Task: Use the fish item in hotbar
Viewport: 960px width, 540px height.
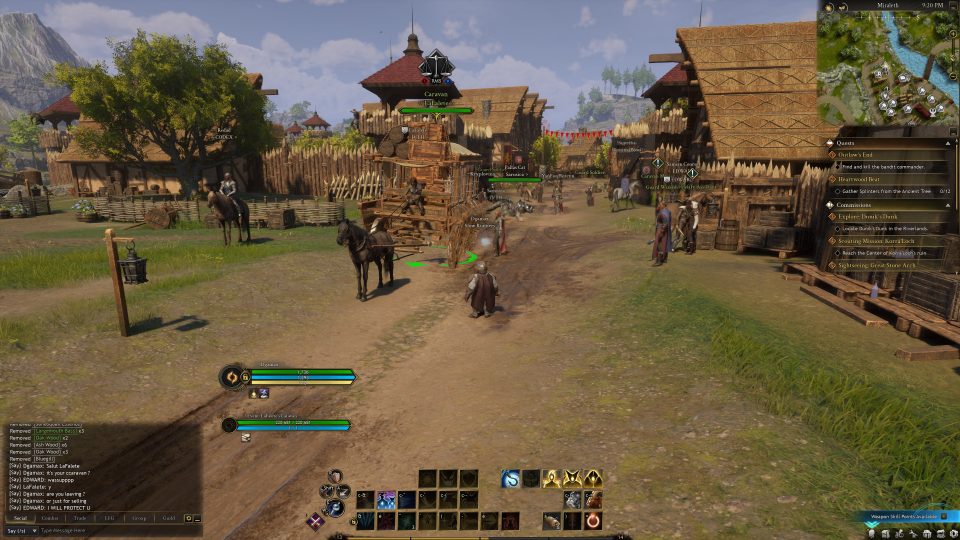Action: coord(551,521)
